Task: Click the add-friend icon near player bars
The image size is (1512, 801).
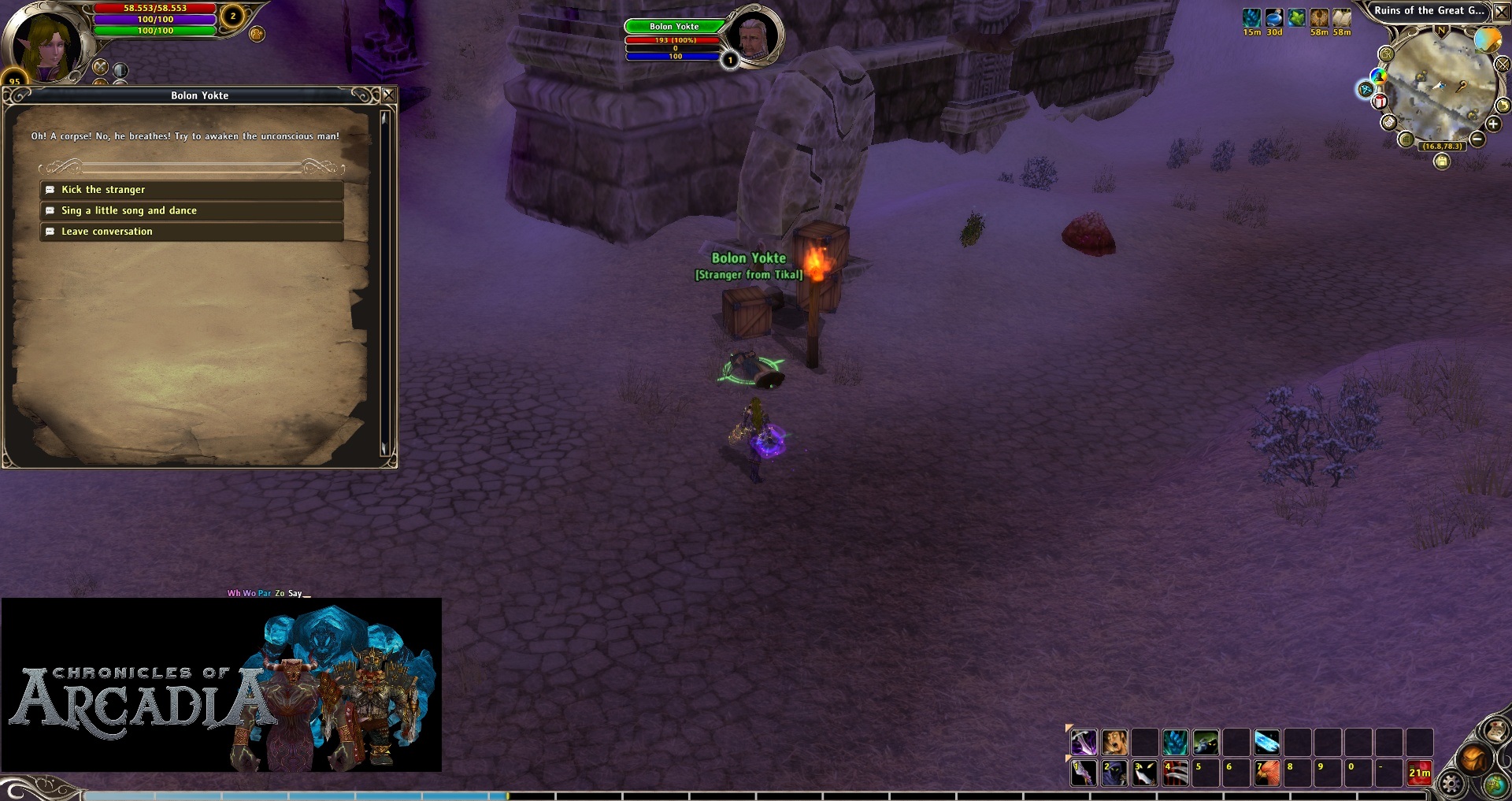Action: click(257, 34)
